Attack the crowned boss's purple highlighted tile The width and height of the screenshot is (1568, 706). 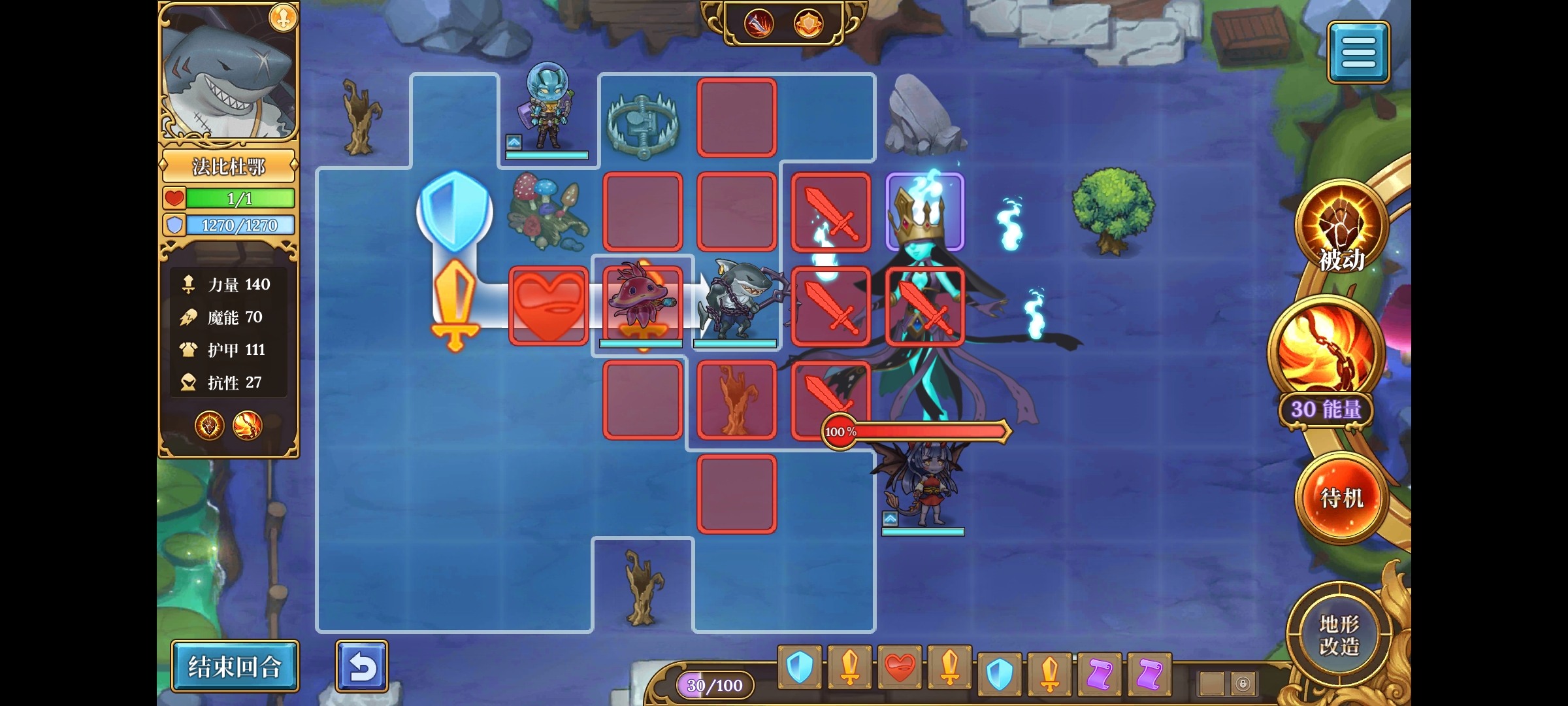[x=924, y=212]
